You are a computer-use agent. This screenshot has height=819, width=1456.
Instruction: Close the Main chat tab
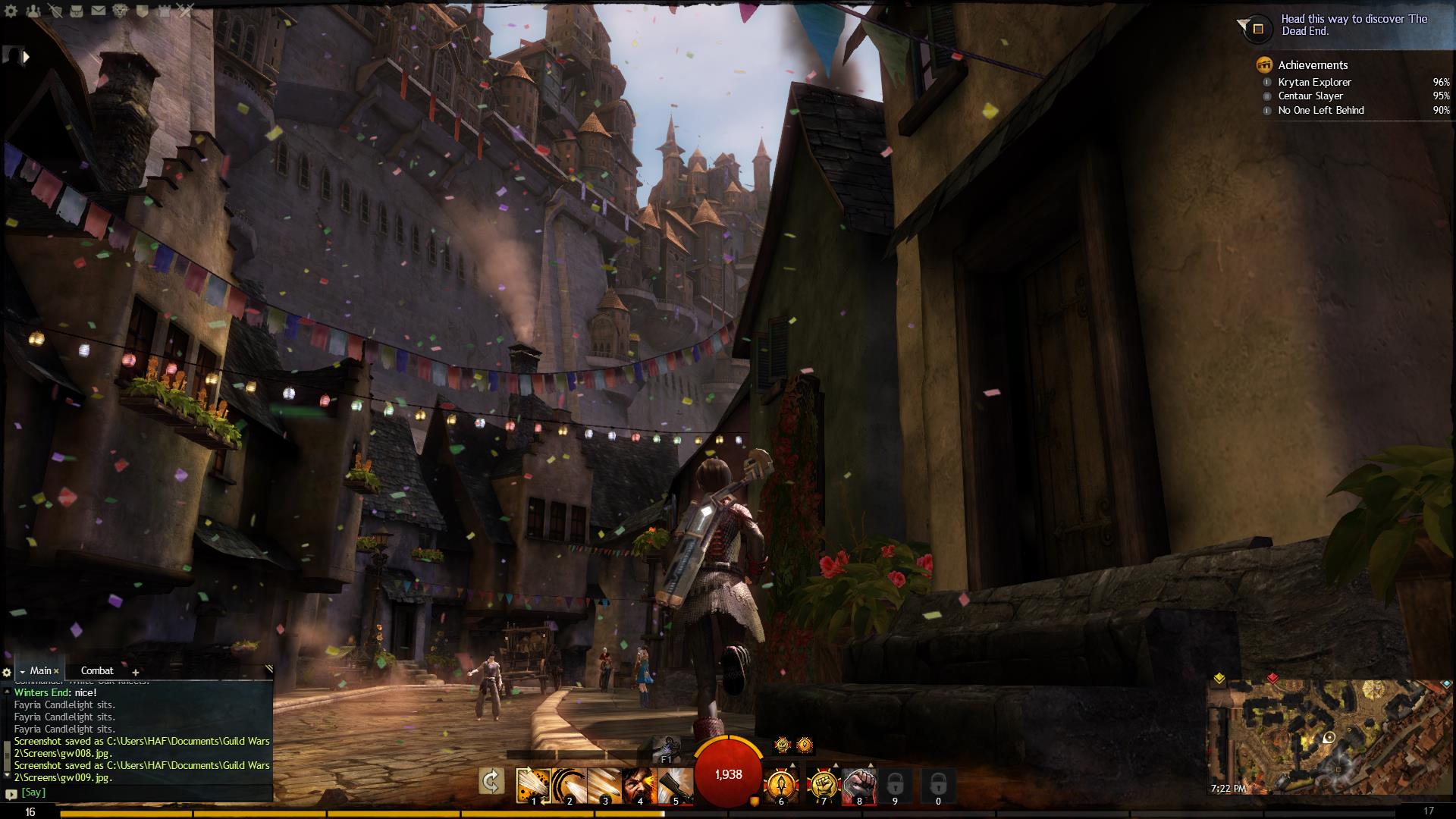point(56,671)
